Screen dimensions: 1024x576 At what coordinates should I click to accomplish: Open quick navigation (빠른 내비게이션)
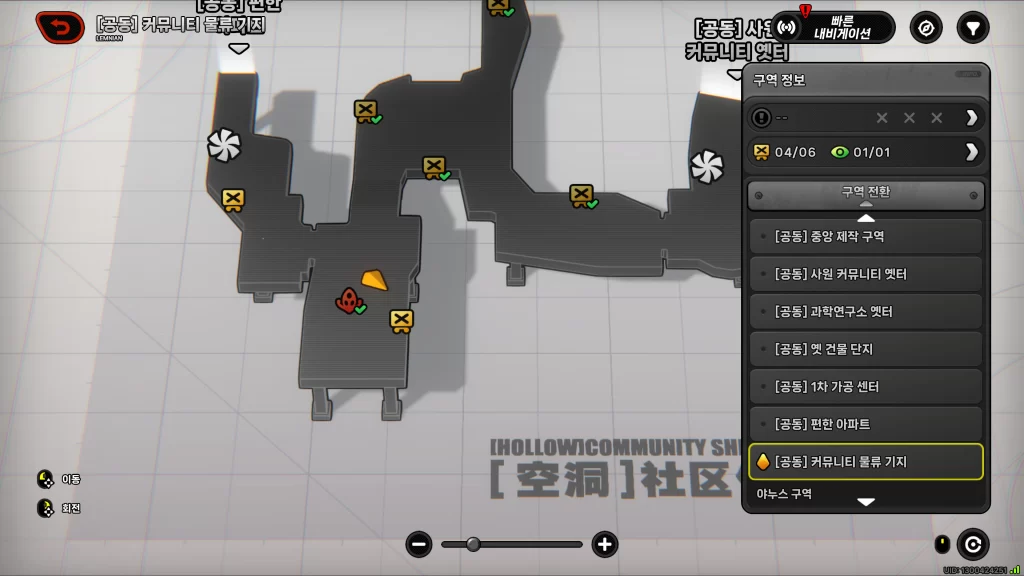pos(832,27)
